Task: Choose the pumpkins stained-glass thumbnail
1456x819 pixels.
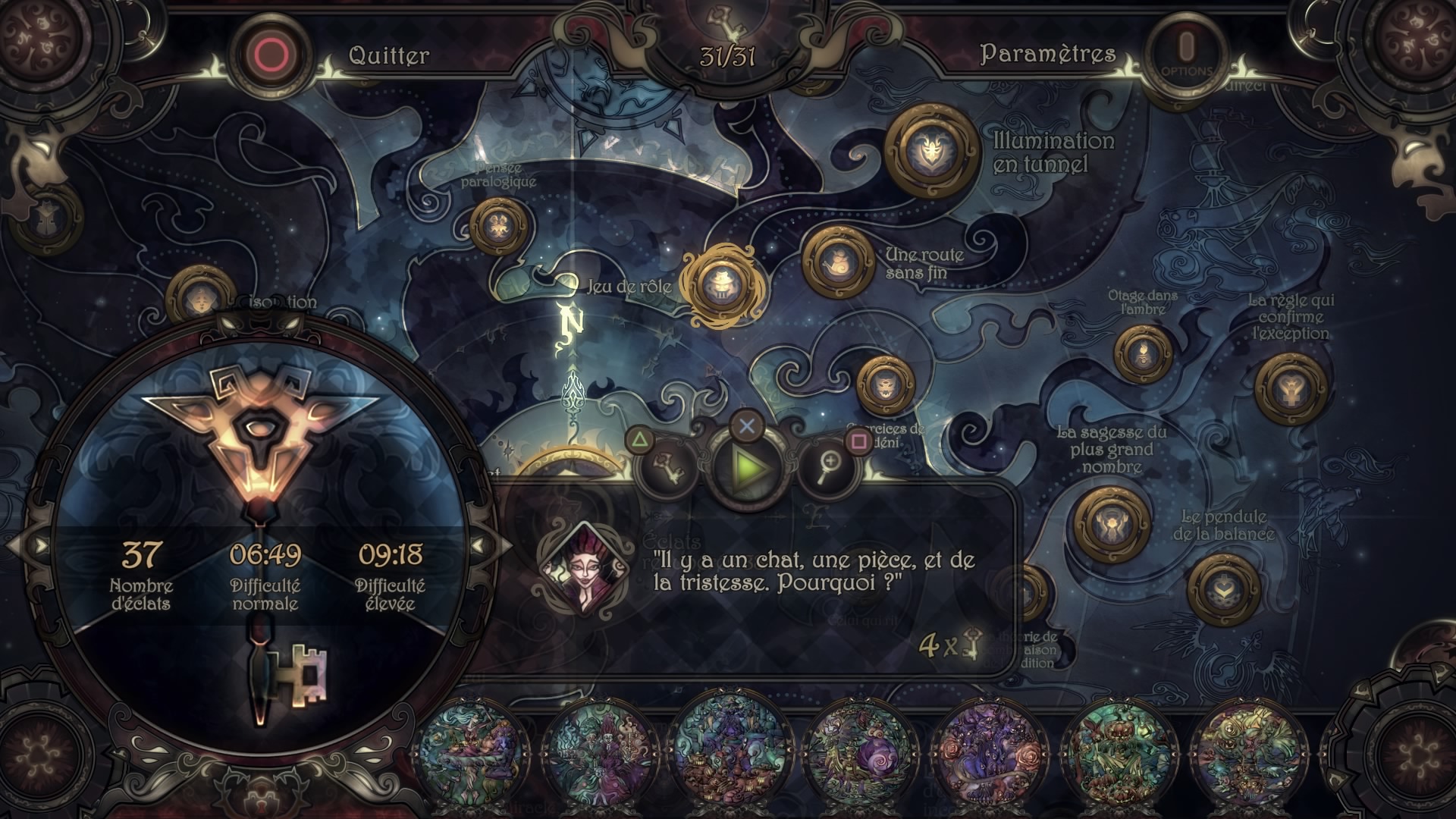Action: pyautogui.click(x=1116, y=747)
